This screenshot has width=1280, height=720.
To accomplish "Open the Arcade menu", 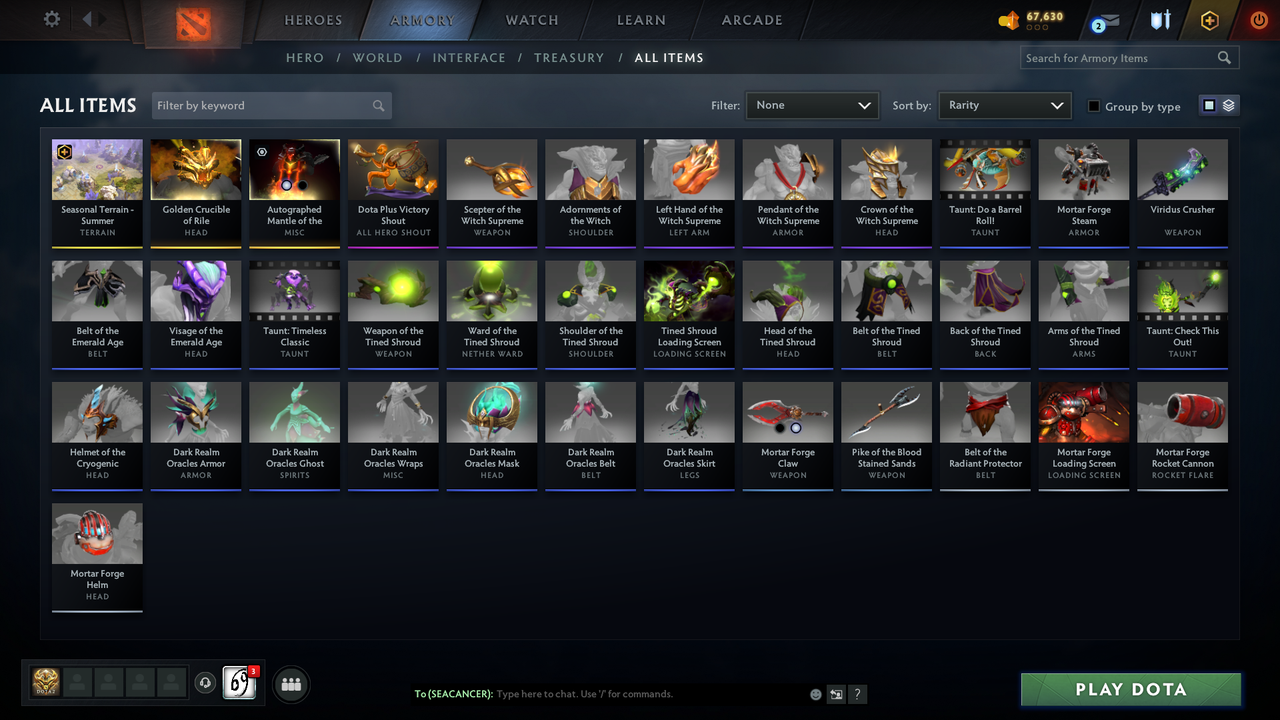I will coord(751,20).
